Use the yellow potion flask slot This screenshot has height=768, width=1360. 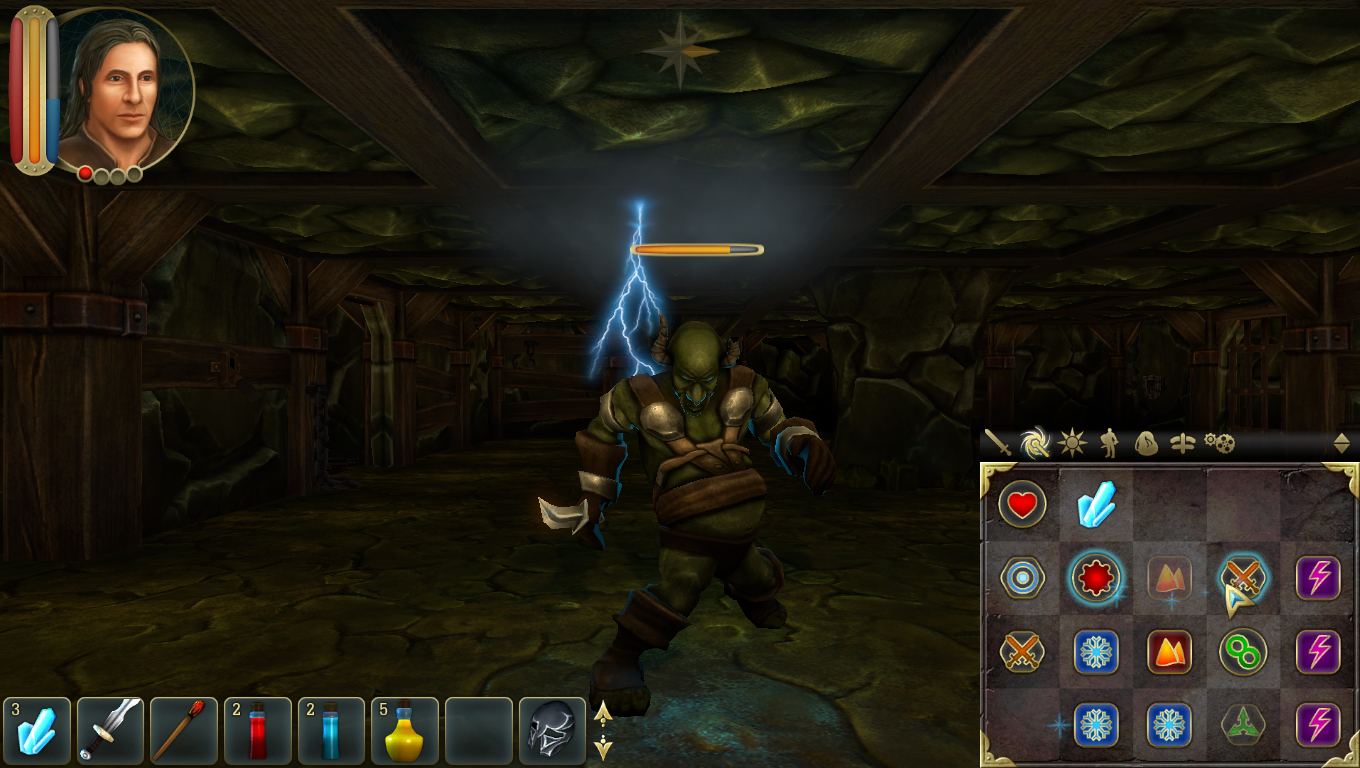click(x=405, y=731)
